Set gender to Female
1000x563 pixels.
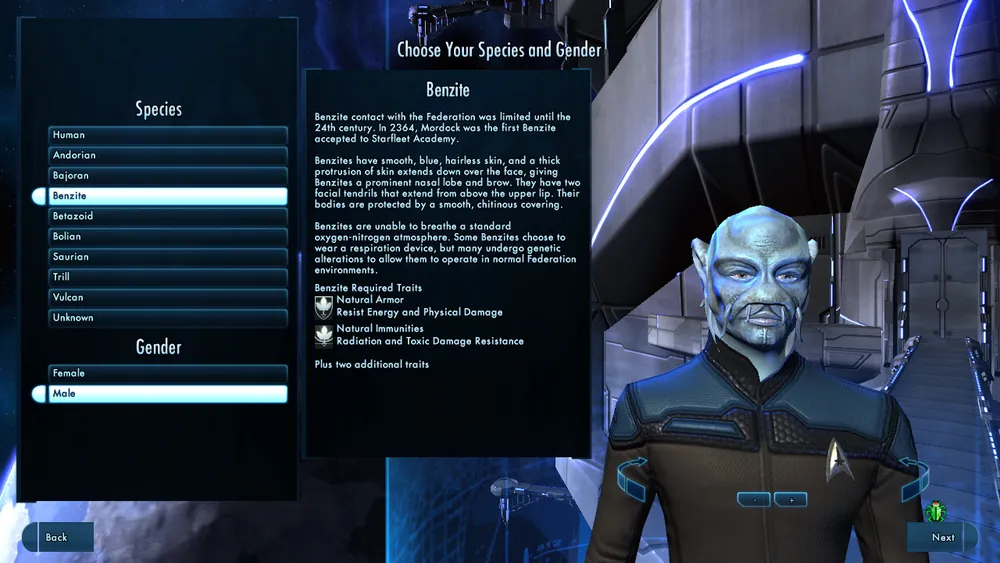pos(168,373)
